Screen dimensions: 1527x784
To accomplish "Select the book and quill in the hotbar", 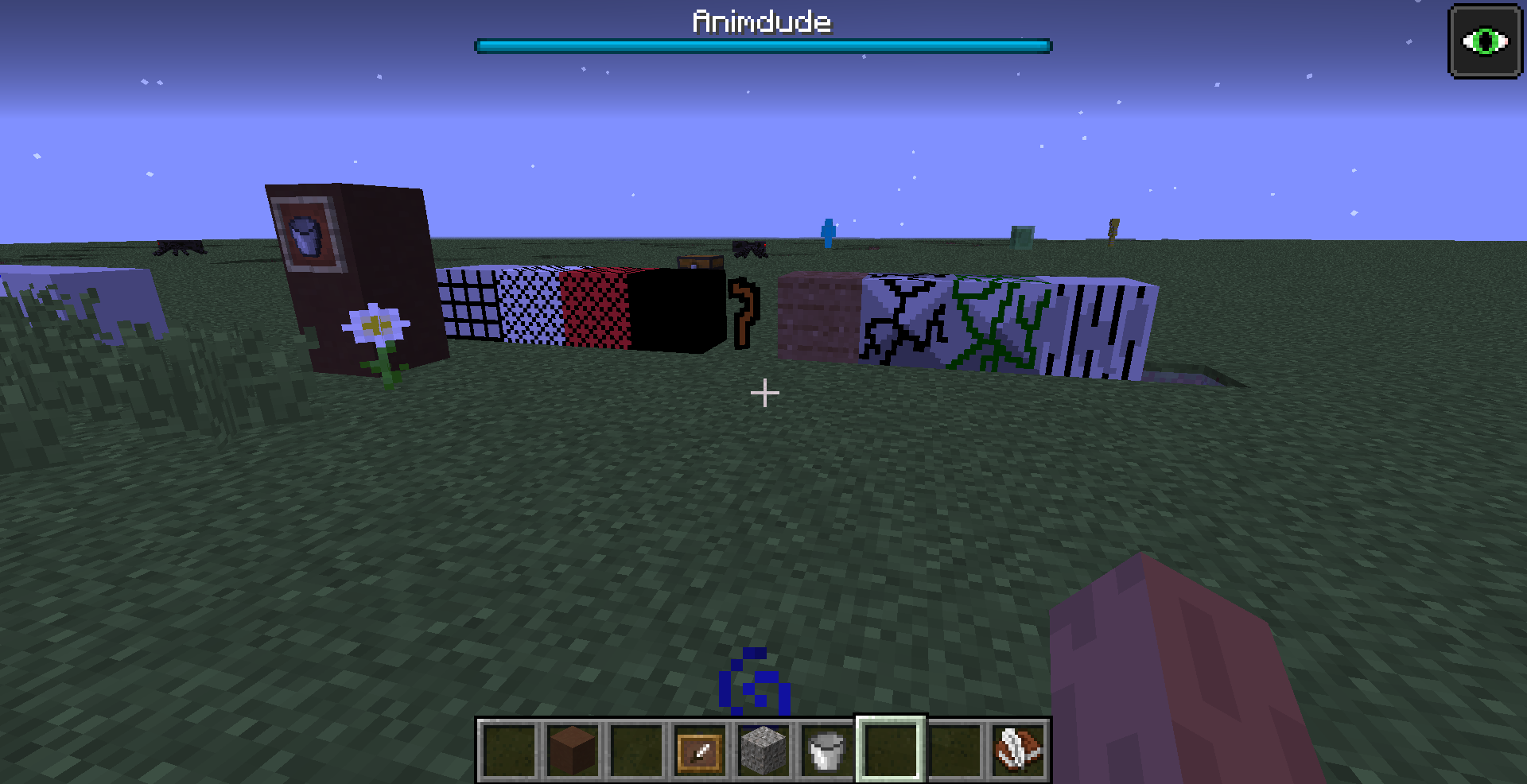I will (1016, 751).
